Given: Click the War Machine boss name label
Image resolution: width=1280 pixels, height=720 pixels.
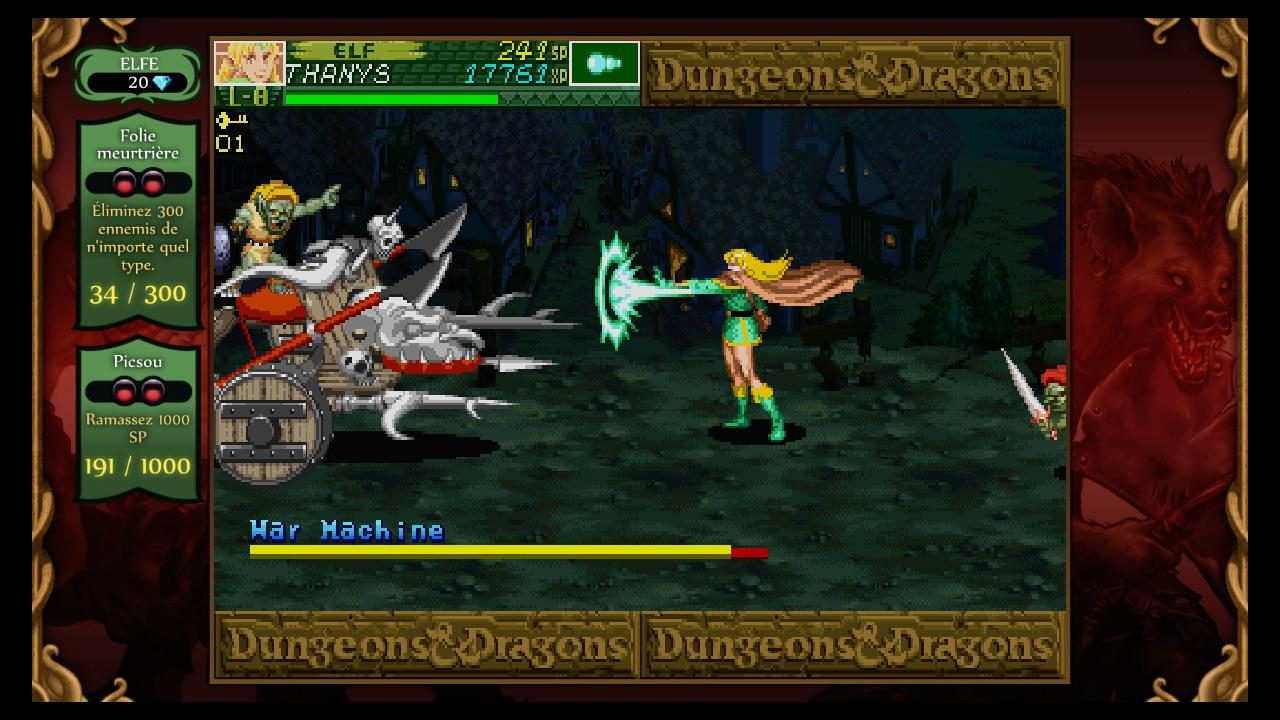Looking at the screenshot, I should point(345,531).
